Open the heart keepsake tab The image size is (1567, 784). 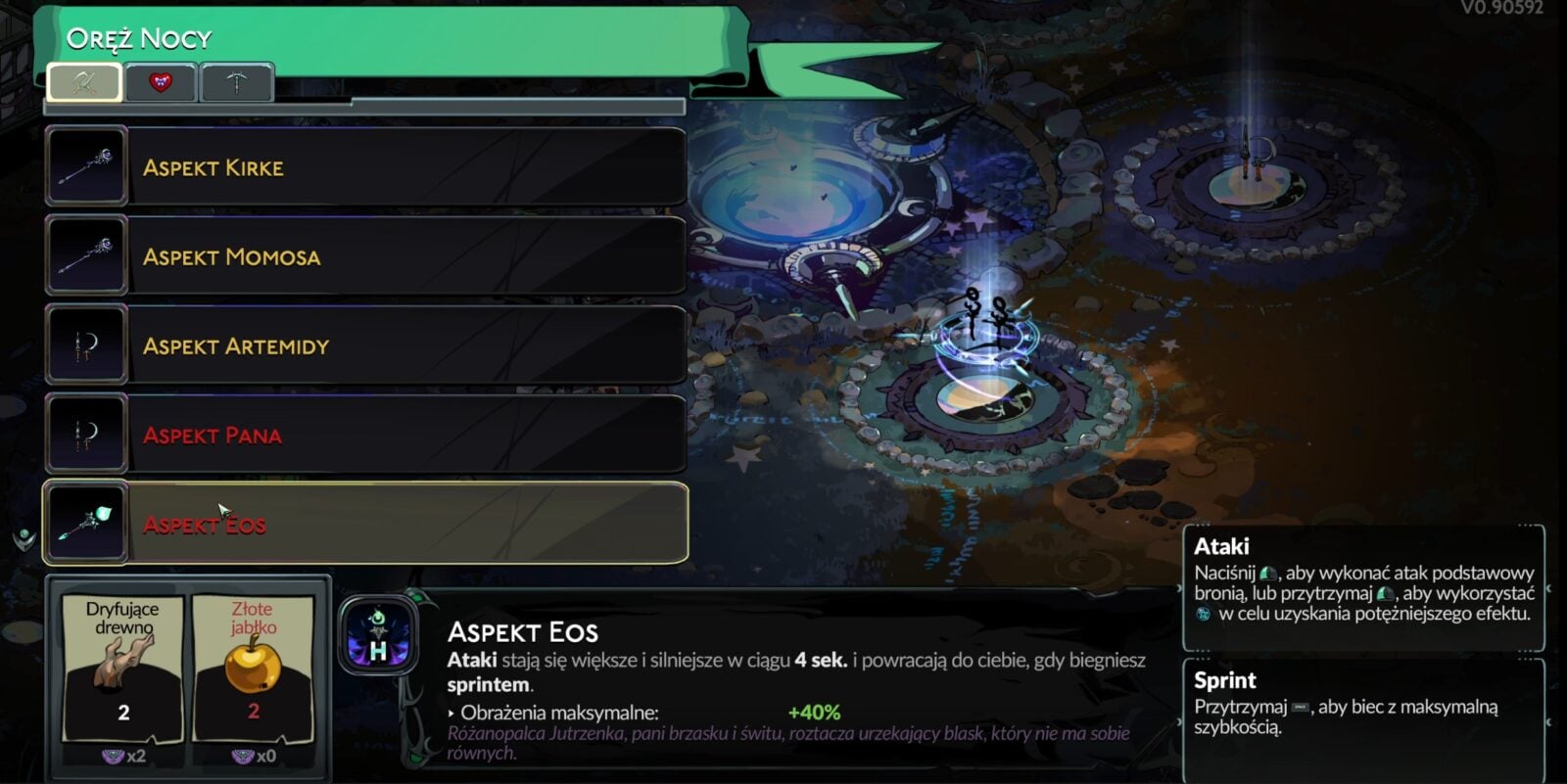pyautogui.click(x=161, y=82)
